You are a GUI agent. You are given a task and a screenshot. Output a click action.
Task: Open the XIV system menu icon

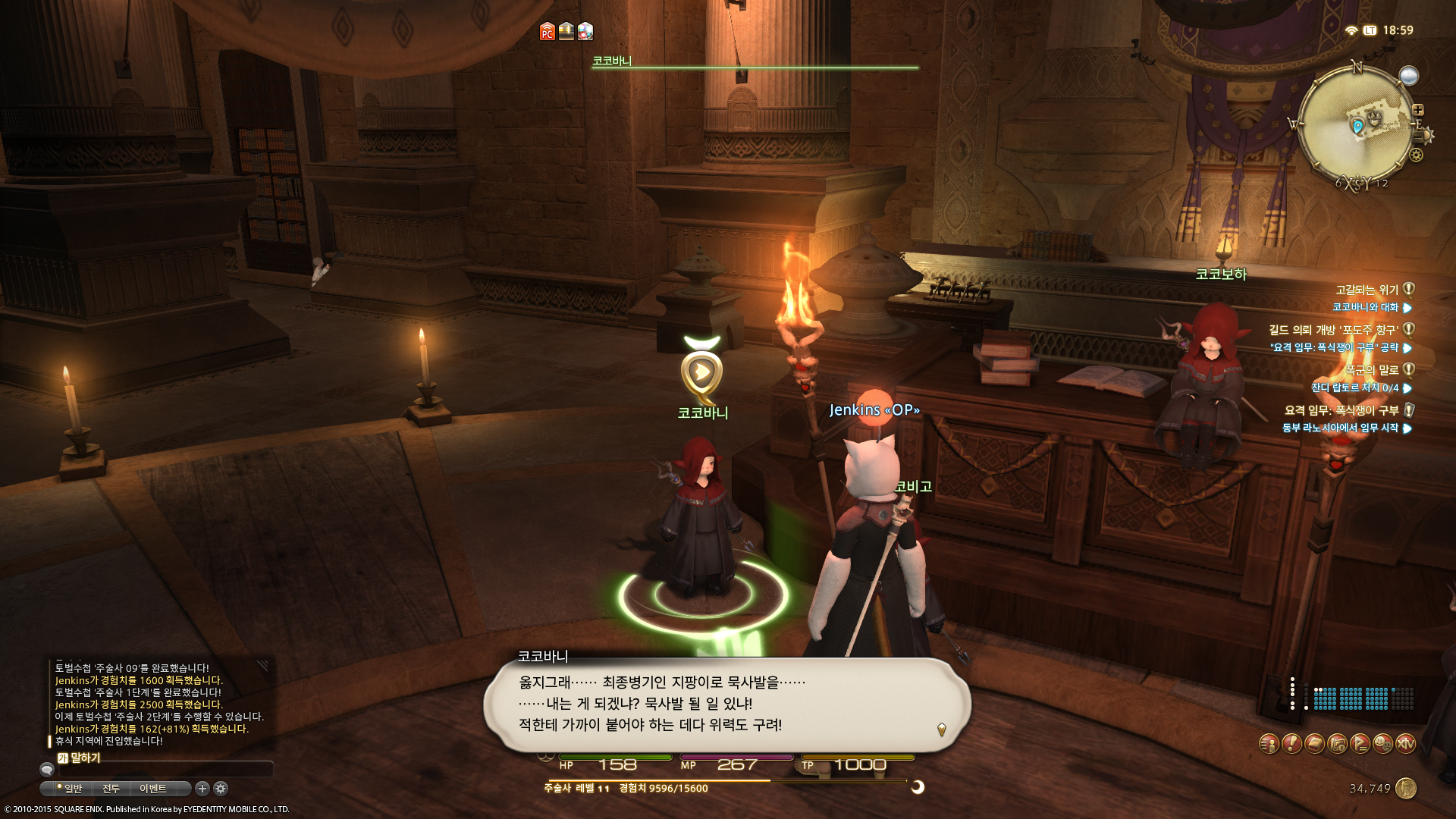tap(1405, 744)
